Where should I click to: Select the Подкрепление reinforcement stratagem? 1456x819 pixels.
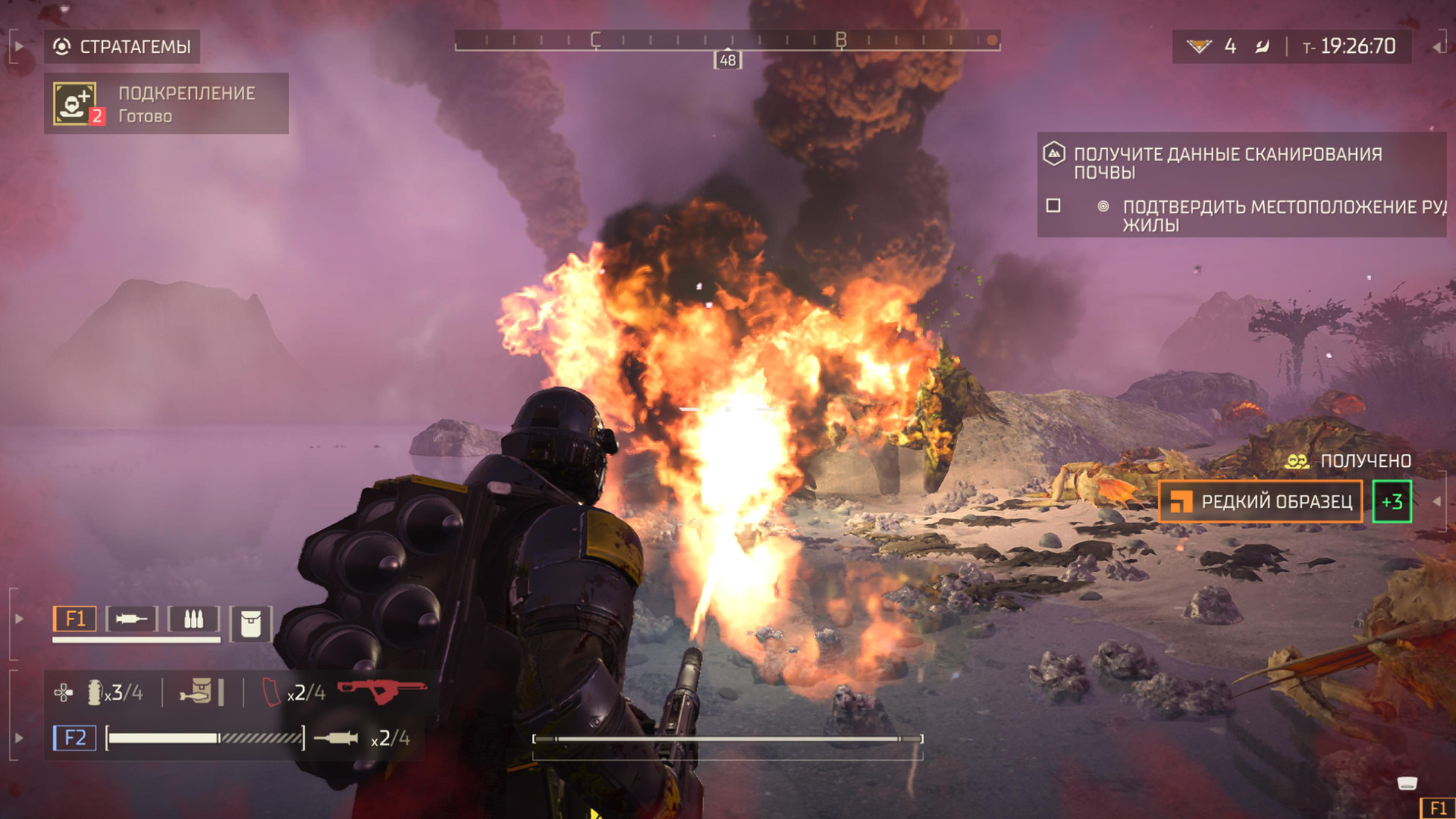pyautogui.click(x=166, y=103)
